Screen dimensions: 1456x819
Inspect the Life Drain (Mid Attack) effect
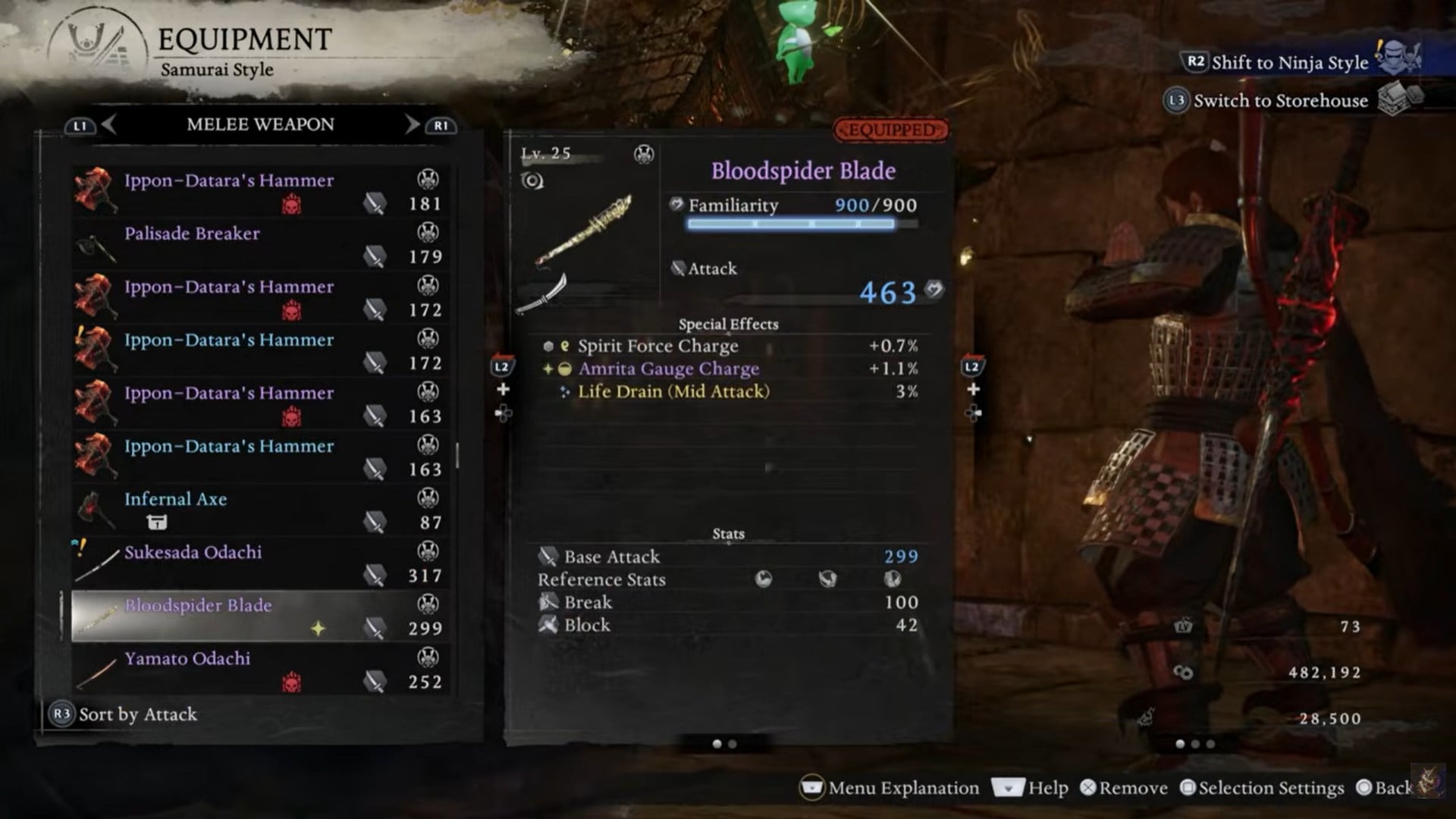pos(673,391)
